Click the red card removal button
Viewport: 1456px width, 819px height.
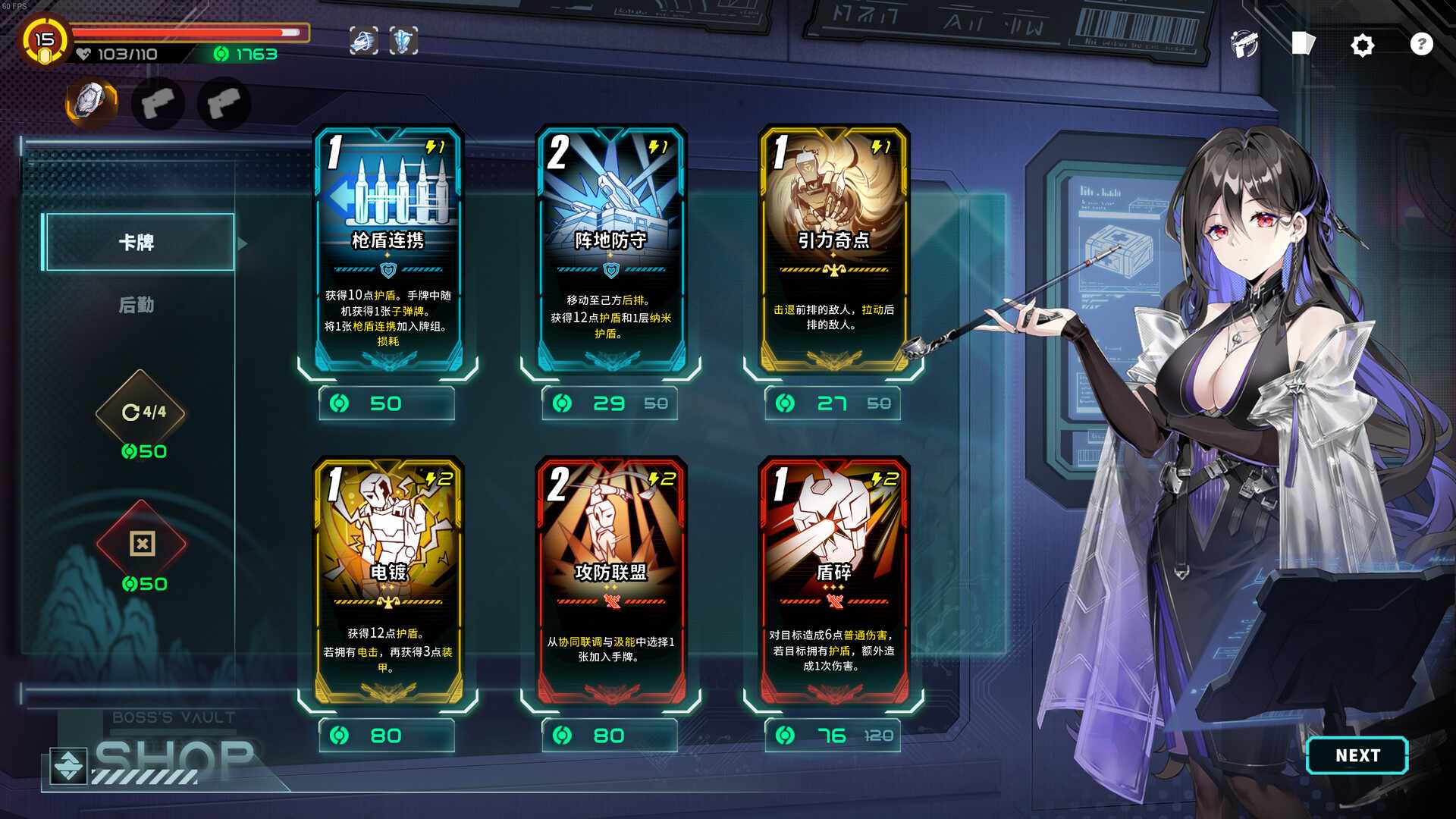pyautogui.click(x=142, y=544)
